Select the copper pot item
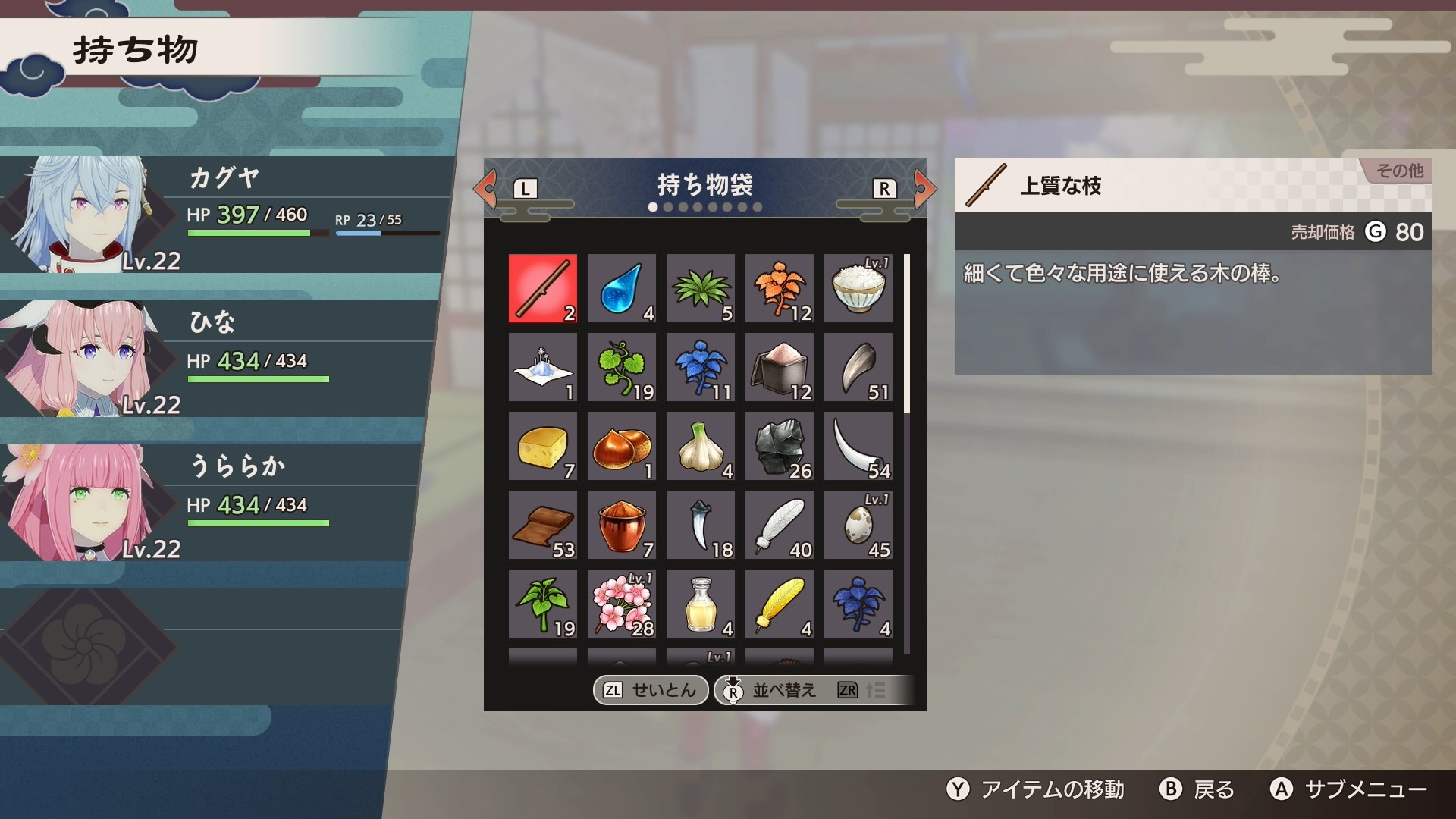 (621, 525)
